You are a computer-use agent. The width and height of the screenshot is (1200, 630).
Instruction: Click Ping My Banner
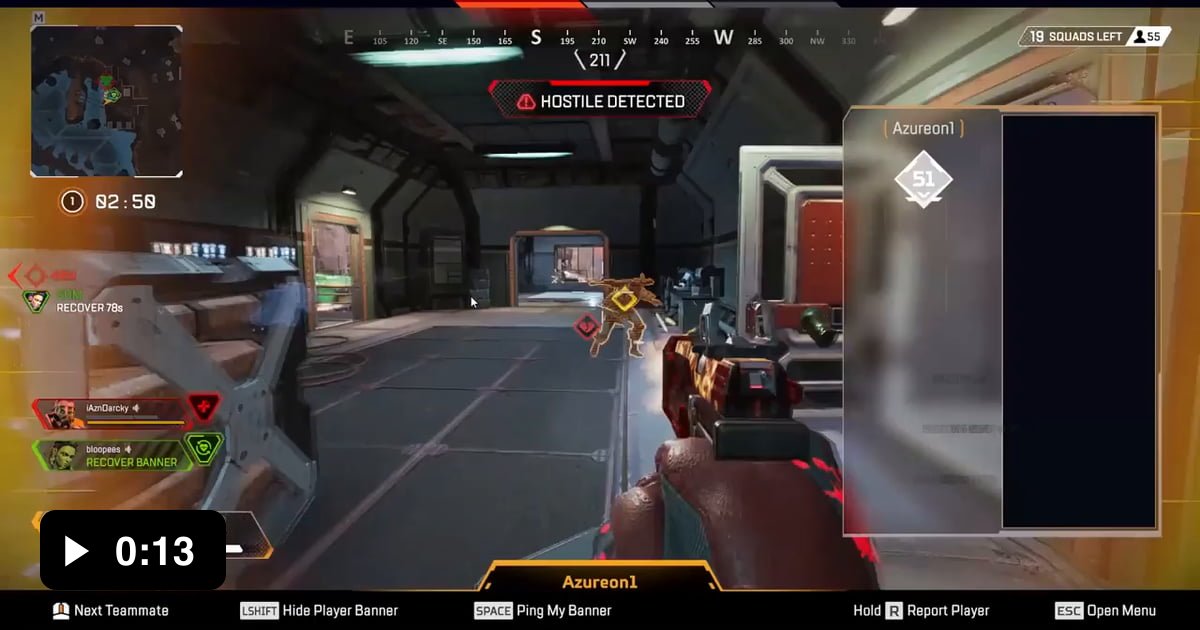pos(543,610)
